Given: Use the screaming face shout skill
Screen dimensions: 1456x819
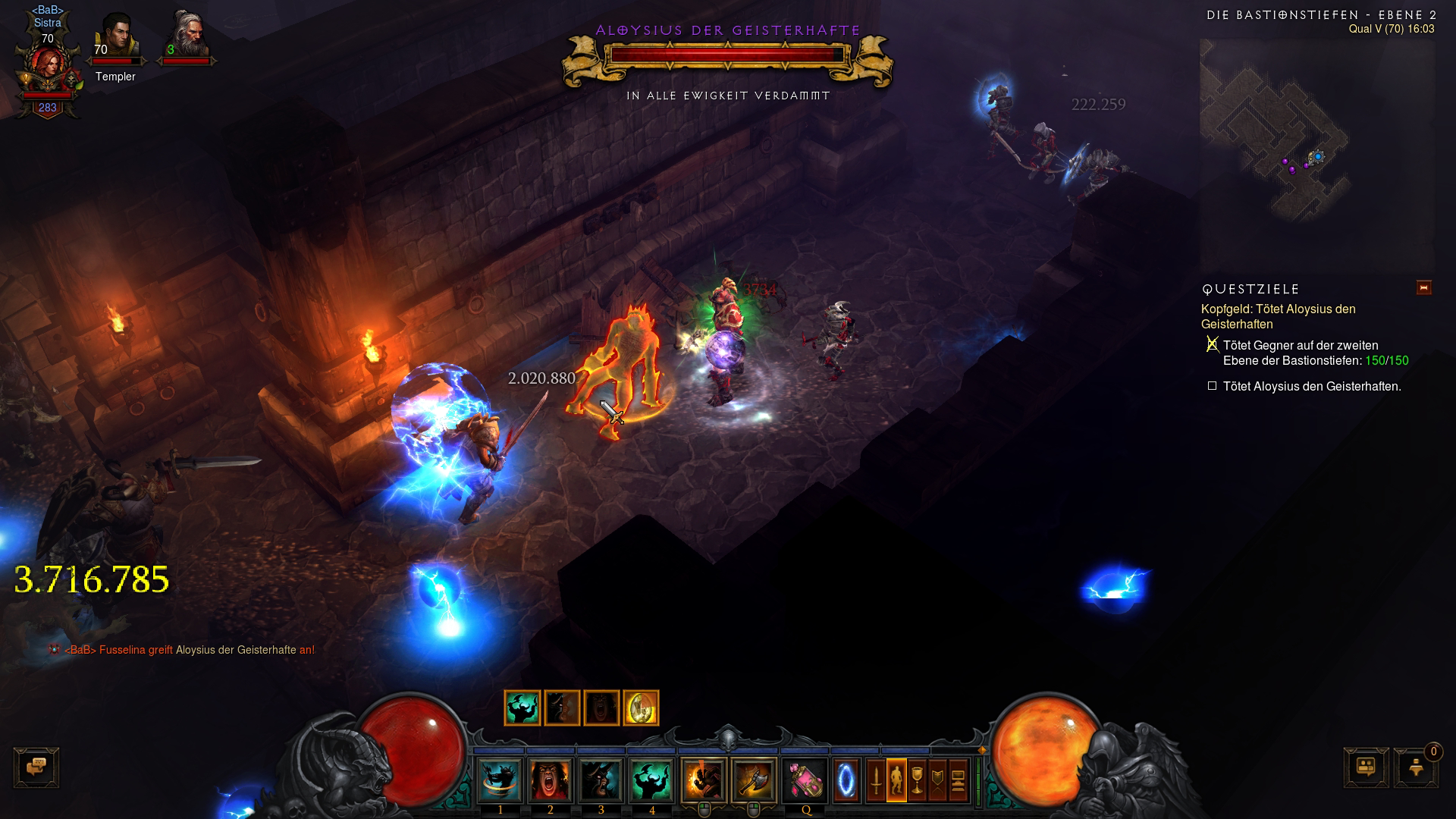Looking at the screenshot, I should click(551, 780).
